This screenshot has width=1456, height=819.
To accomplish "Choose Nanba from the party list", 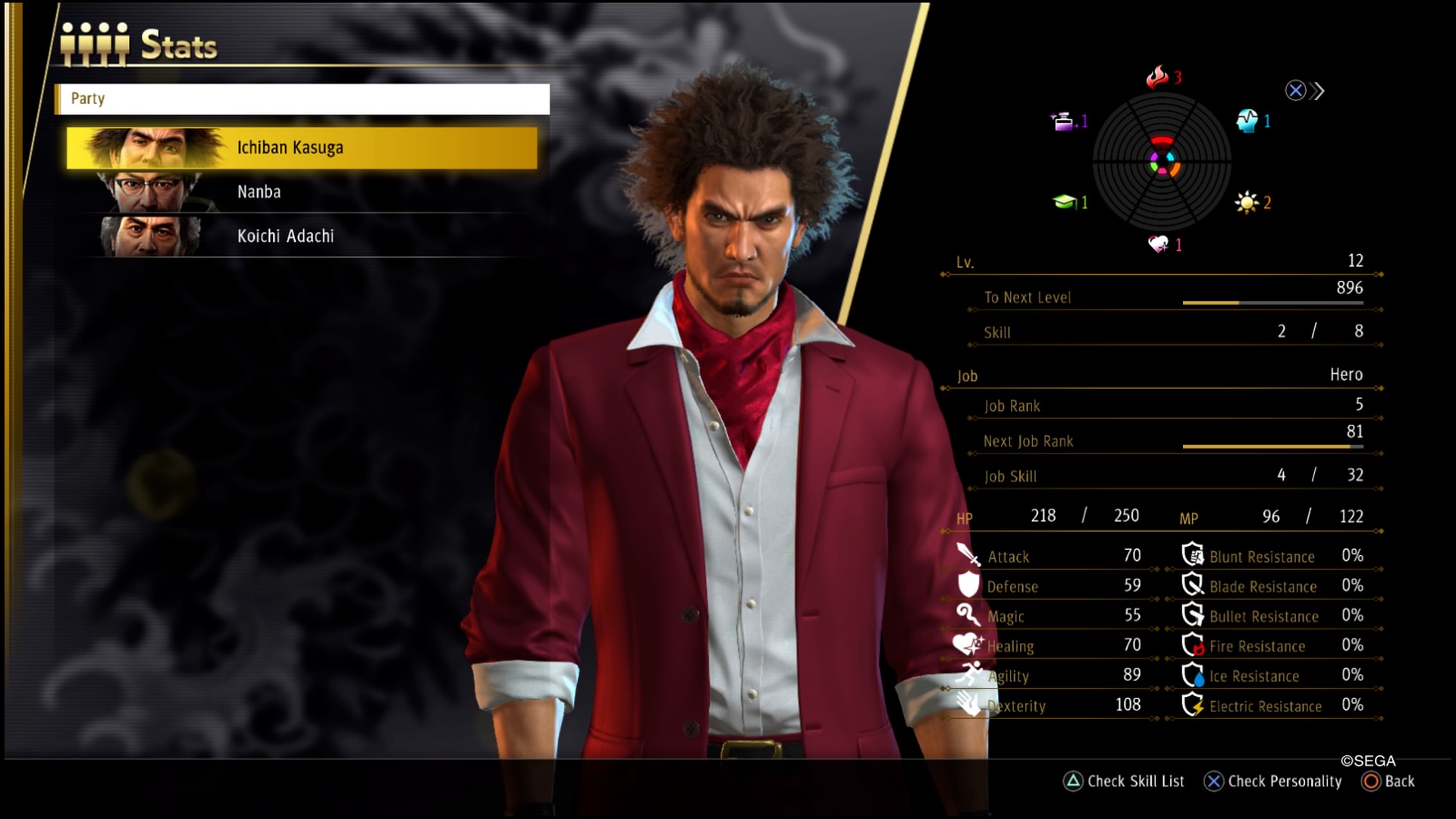I will point(302,192).
